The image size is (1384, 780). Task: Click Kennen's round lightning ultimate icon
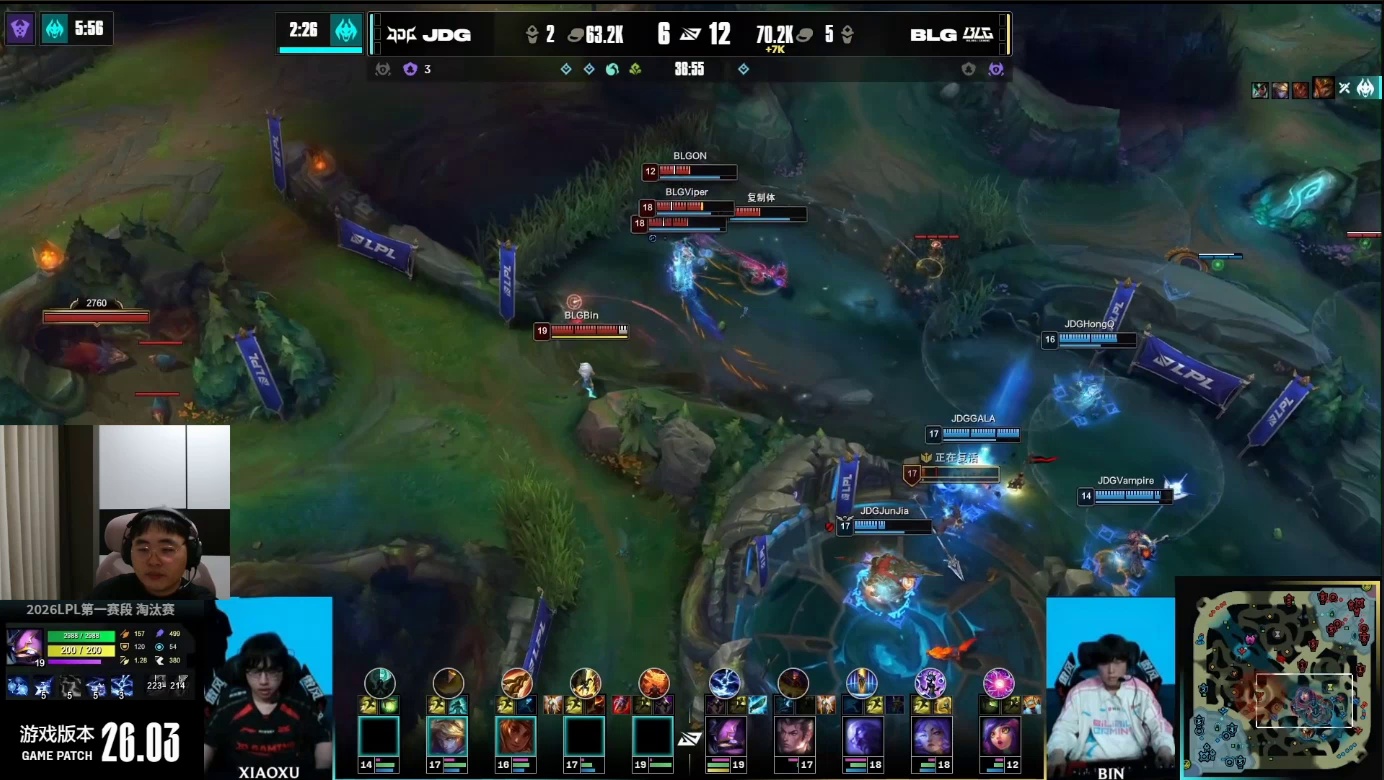tap(724, 683)
